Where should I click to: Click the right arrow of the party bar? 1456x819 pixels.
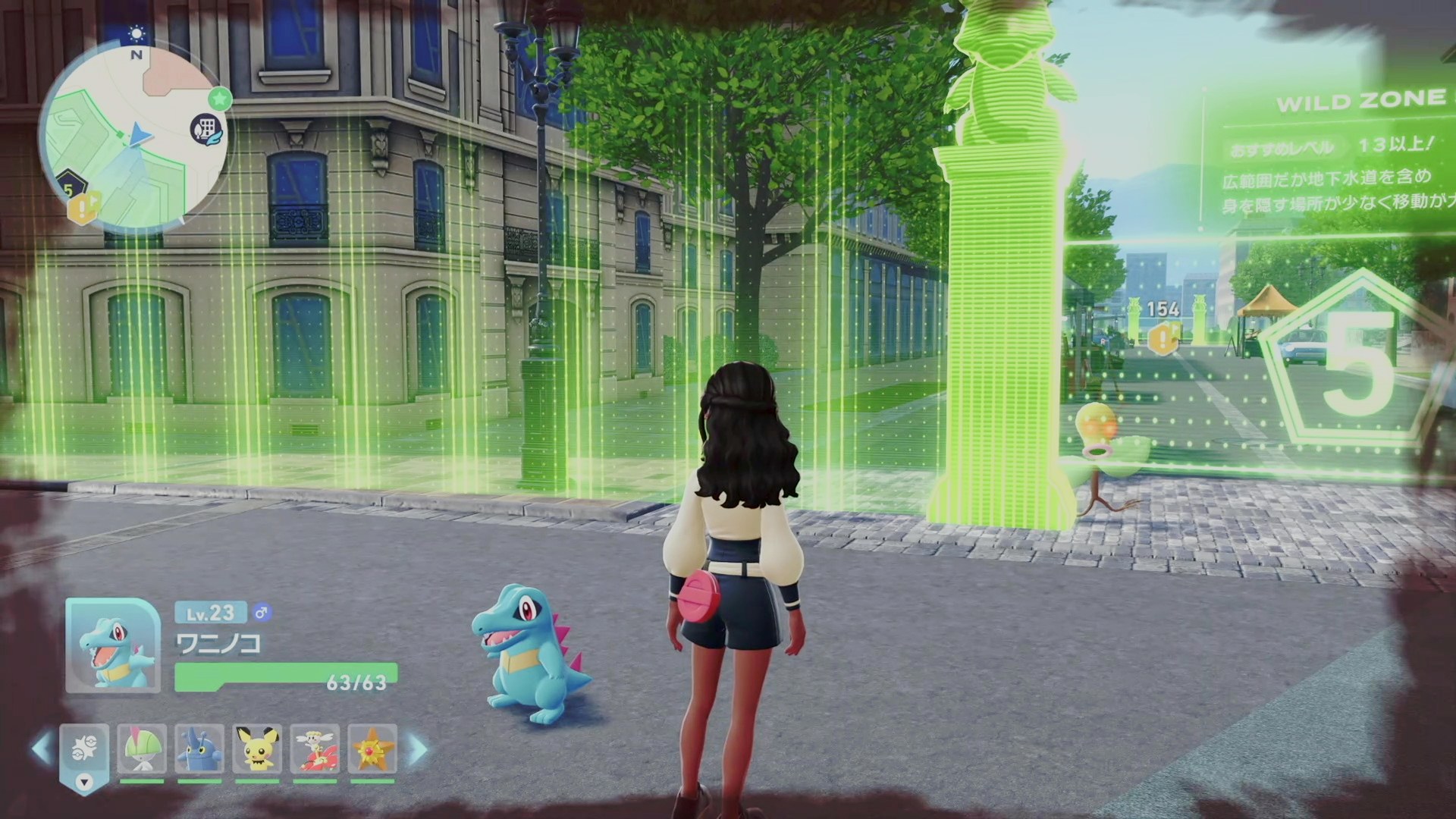coord(416,749)
